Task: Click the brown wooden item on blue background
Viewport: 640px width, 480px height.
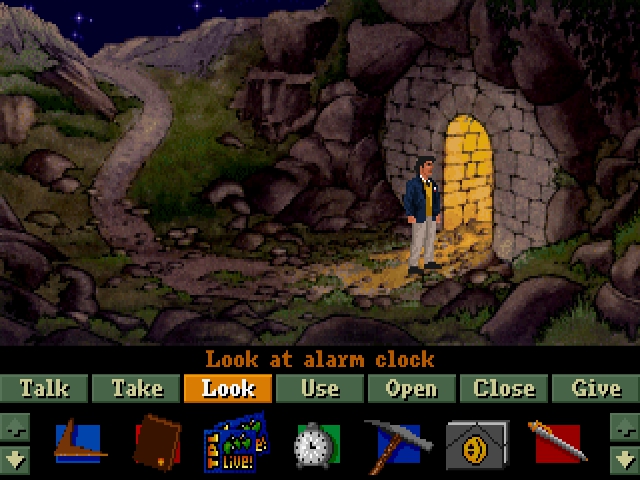Action: point(76,443)
